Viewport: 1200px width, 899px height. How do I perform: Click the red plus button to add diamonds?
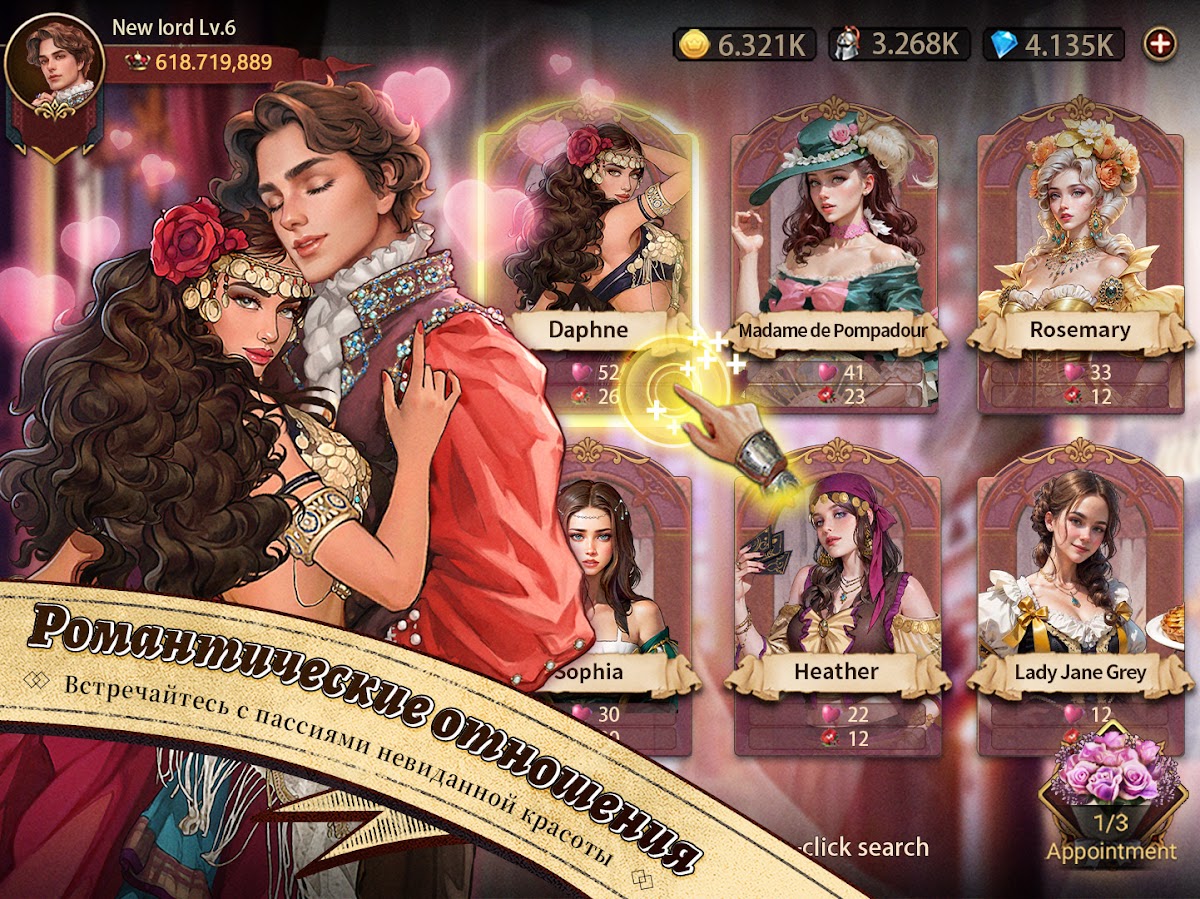click(x=1160, y=44)
